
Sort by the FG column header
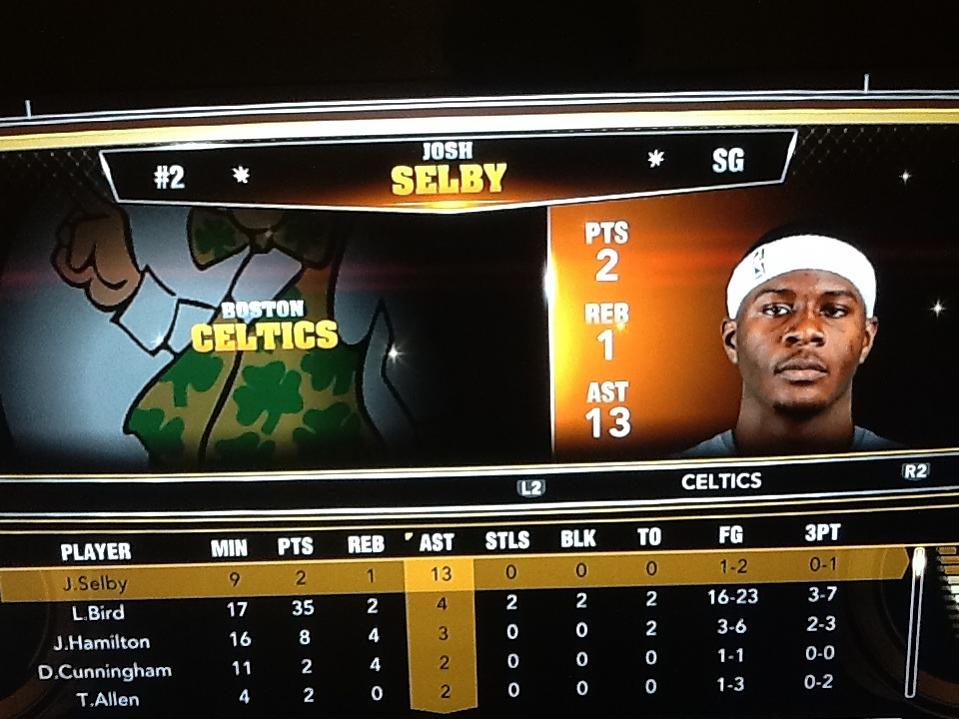731,535
